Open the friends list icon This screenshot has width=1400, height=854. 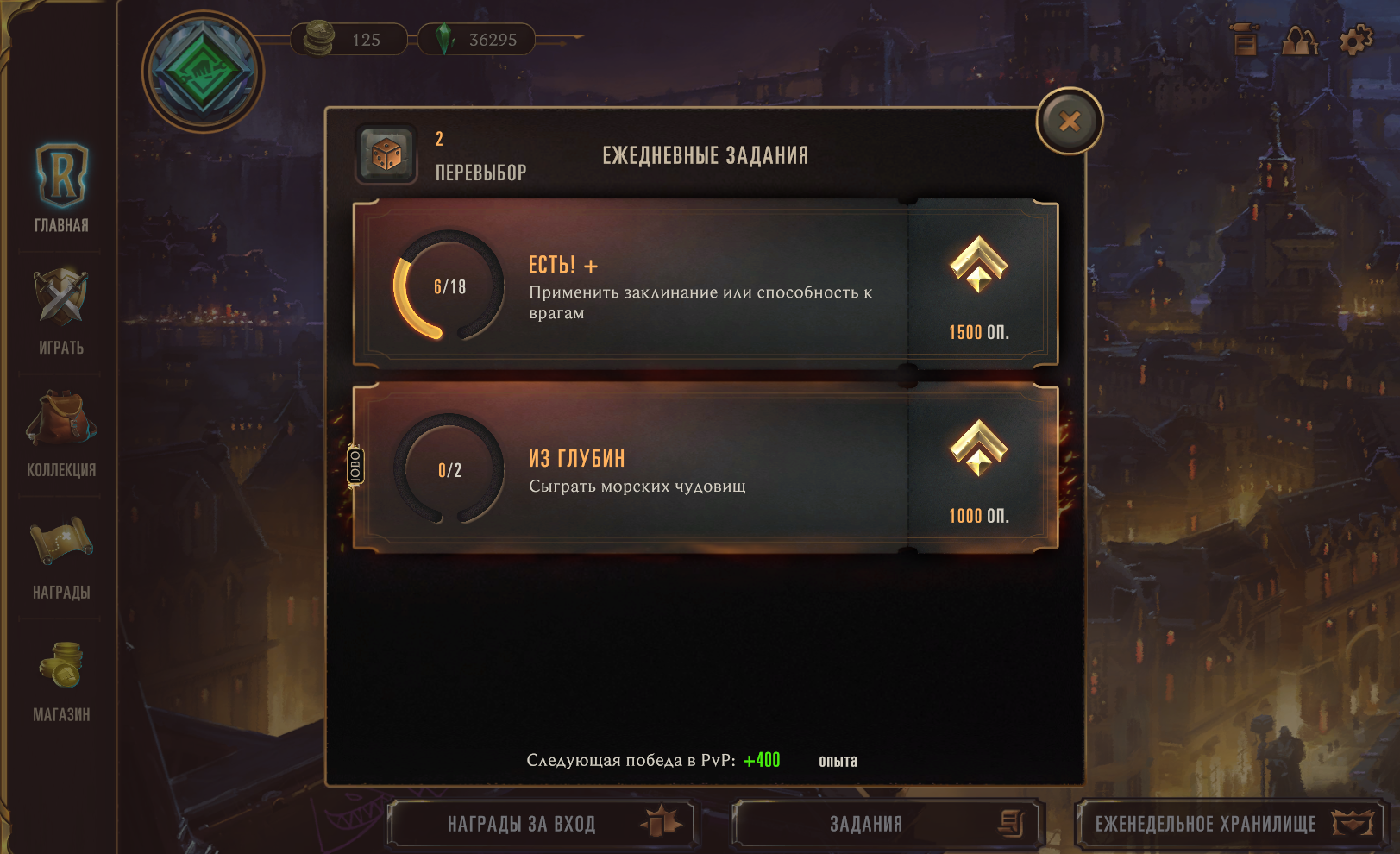tap(1300, 40)
